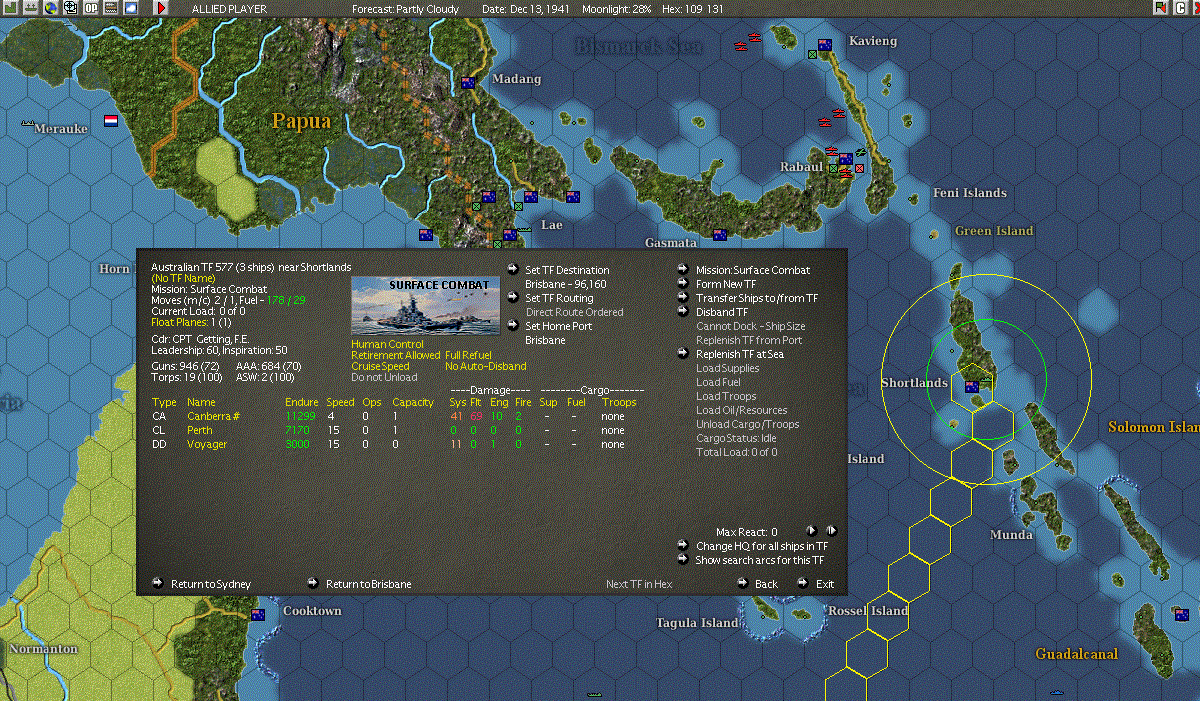Exit the task force window
Viewport: 1200px width, 701px height.
coord(824,584)
